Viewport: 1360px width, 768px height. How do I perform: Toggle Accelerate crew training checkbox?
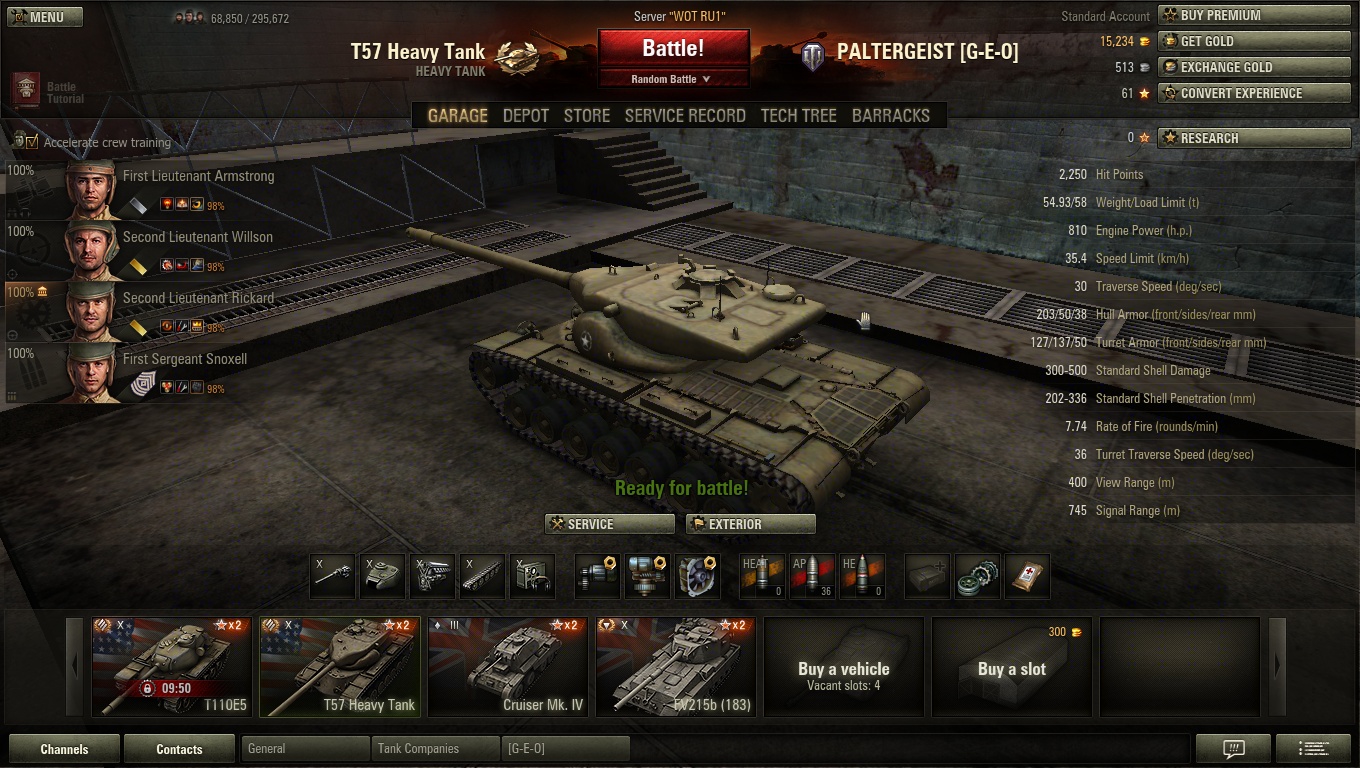point(32,142)
